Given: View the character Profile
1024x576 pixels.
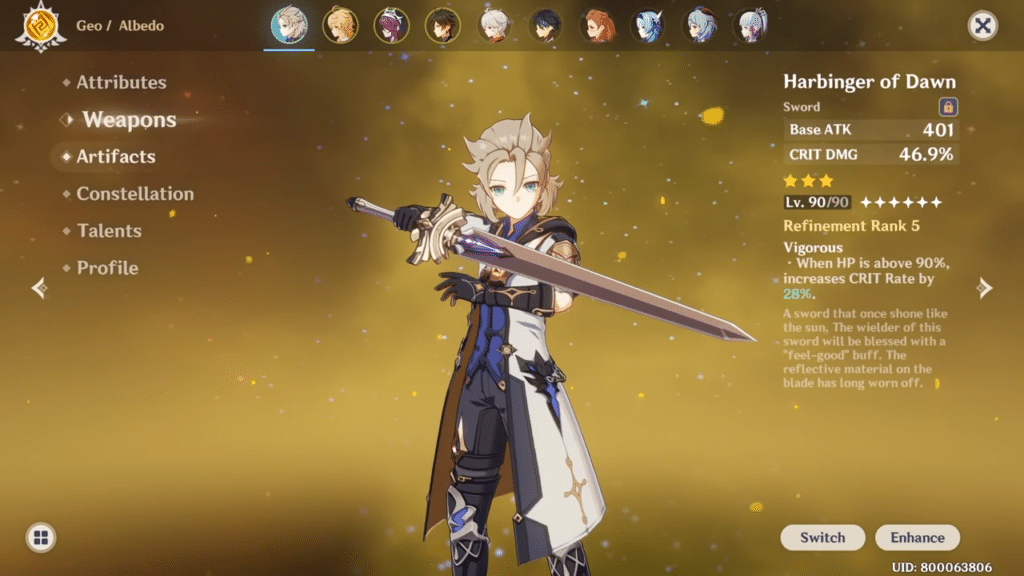Looking at the screenshot, I should 107,268.
